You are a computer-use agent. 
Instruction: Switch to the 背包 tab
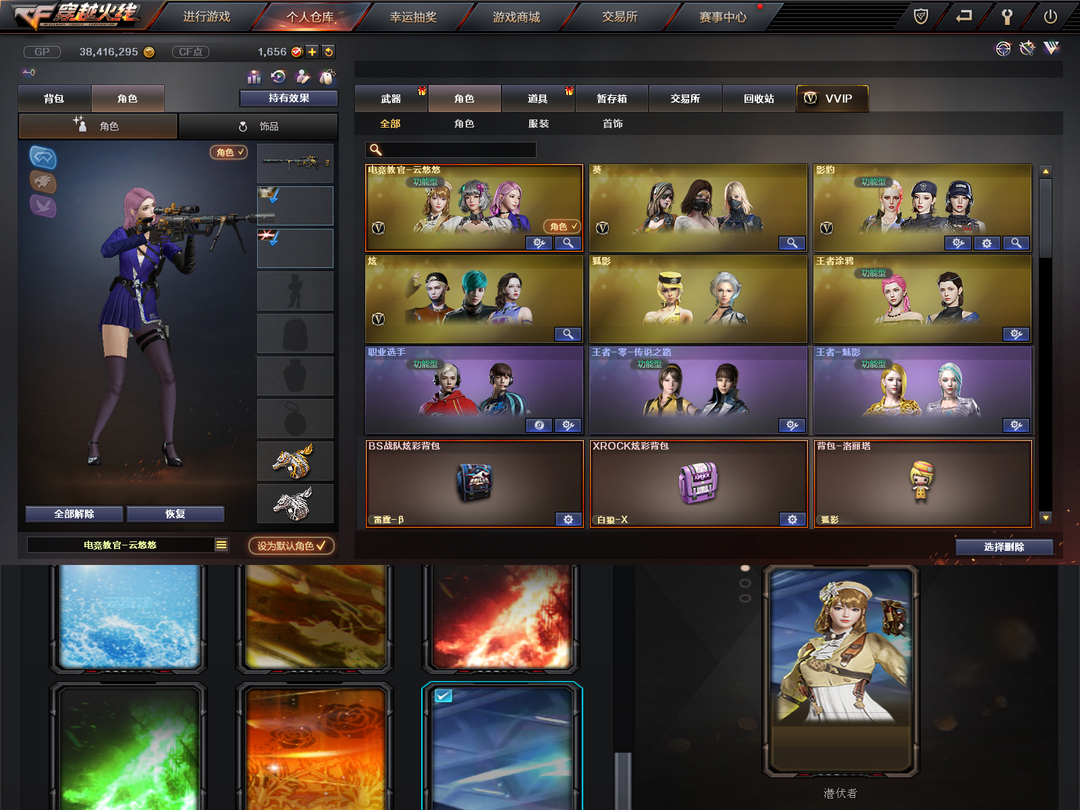[x=54, y=99]
